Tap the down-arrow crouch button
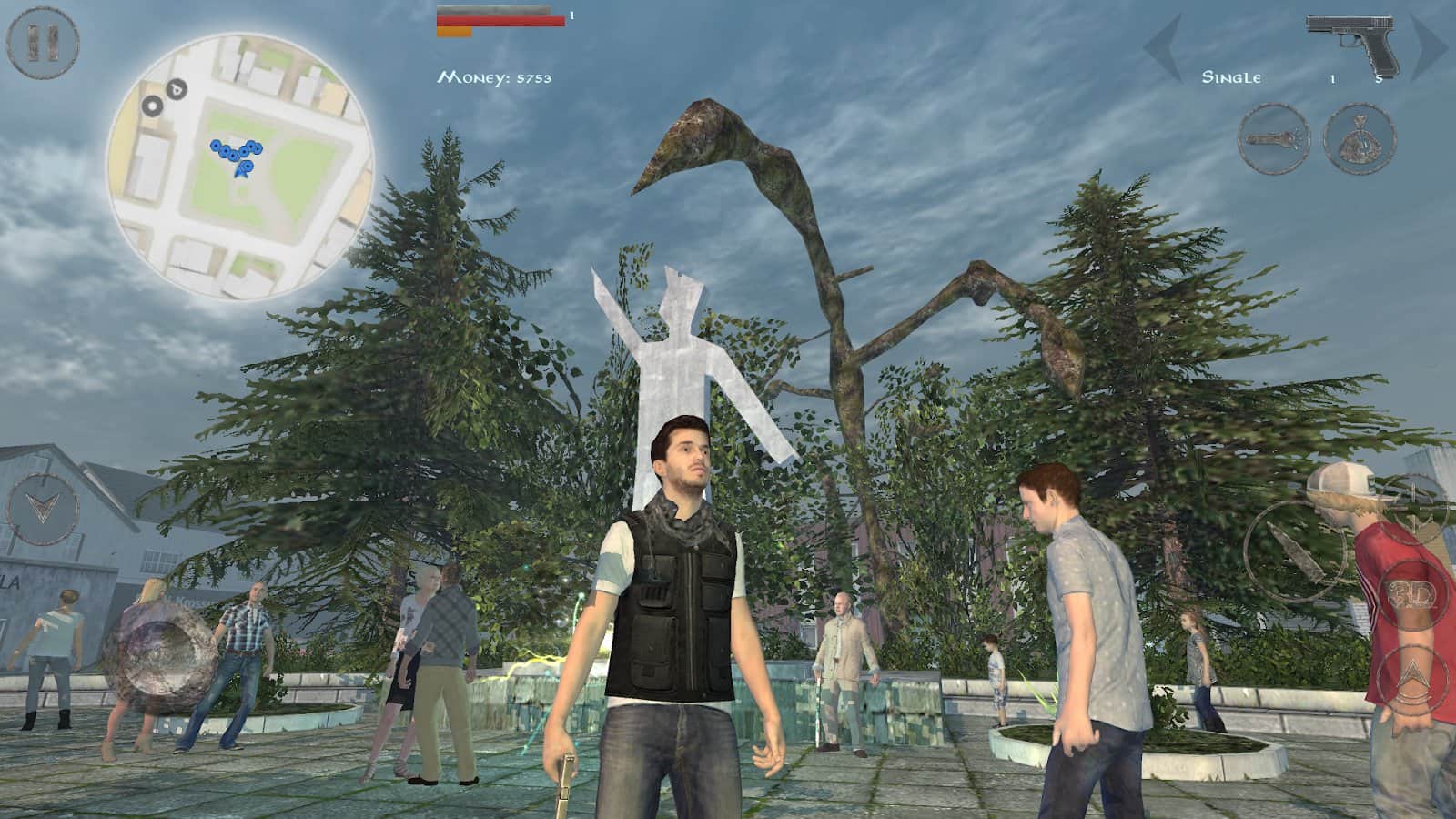 click(x=42, y=509)
